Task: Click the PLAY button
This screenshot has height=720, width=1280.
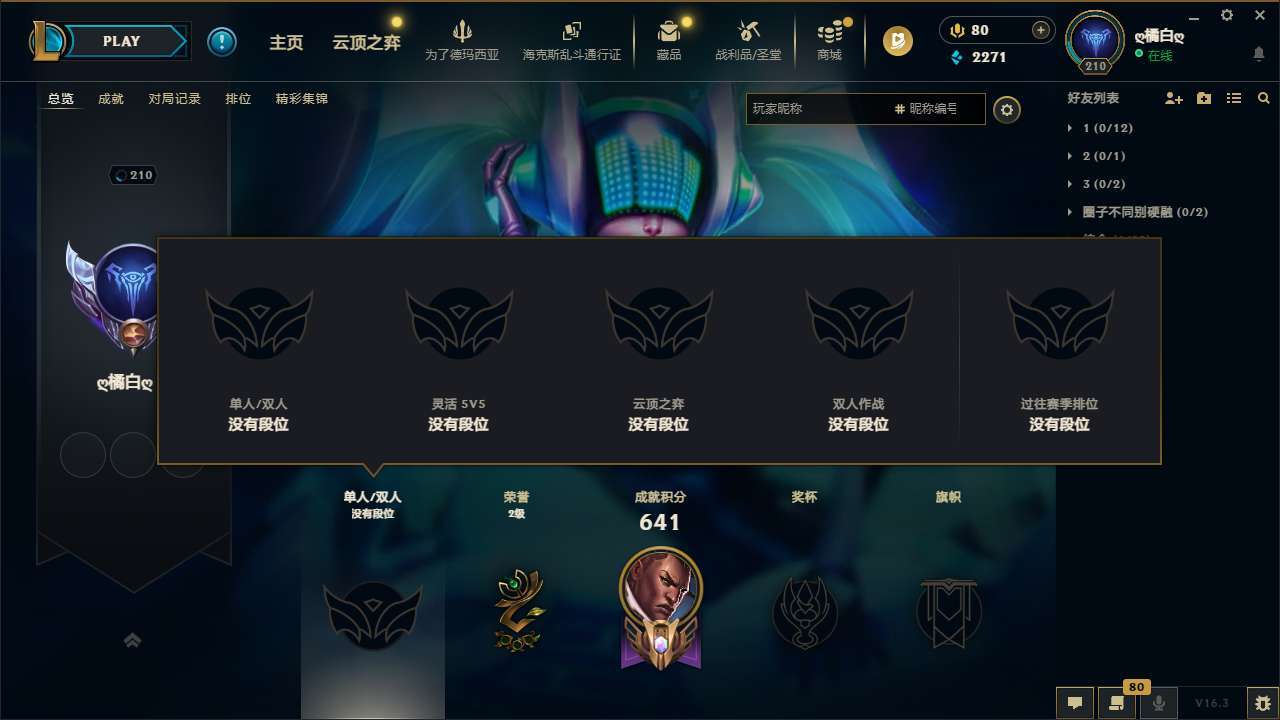Action: click(x=122, y=41)
